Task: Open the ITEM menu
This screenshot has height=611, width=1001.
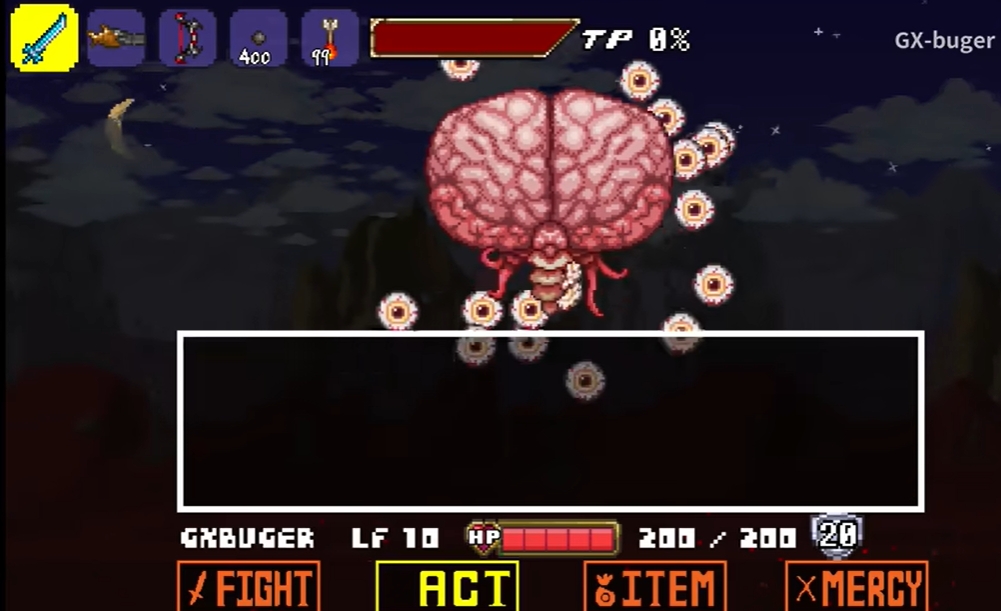Action: point(655,587)
